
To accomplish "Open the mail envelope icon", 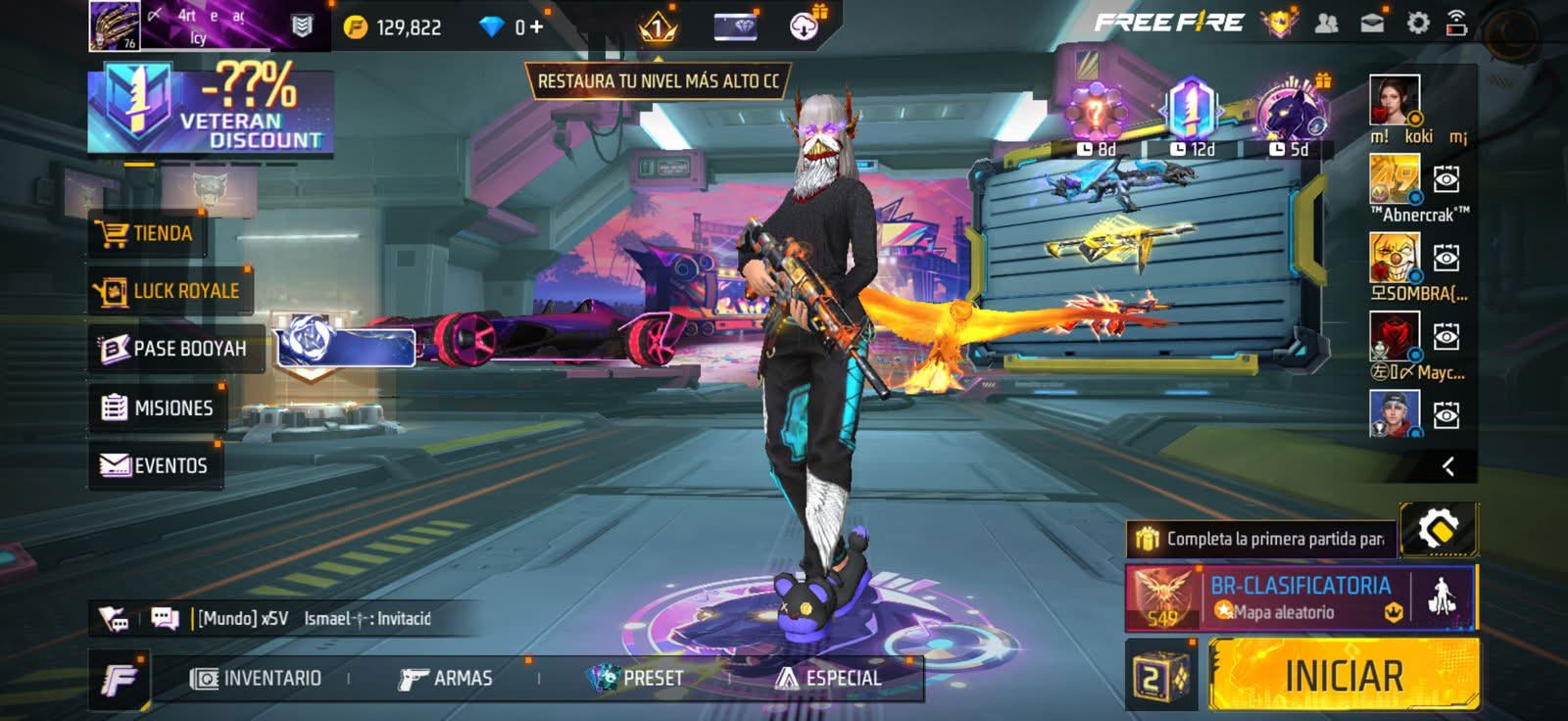I will [x=1372, y=24].
